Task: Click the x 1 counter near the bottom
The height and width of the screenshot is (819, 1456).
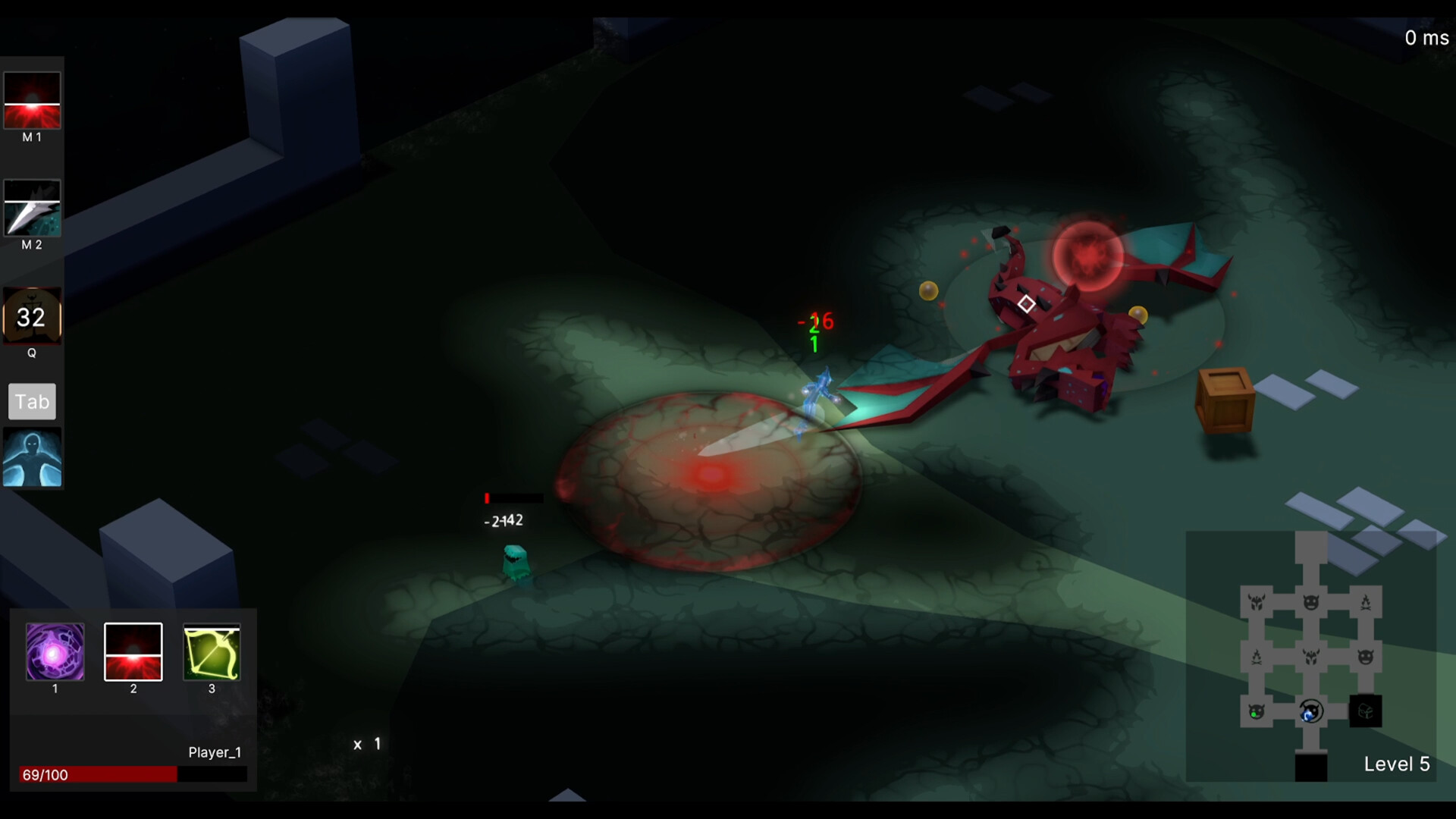Action: pyautogui.click(x=366, y=744)
